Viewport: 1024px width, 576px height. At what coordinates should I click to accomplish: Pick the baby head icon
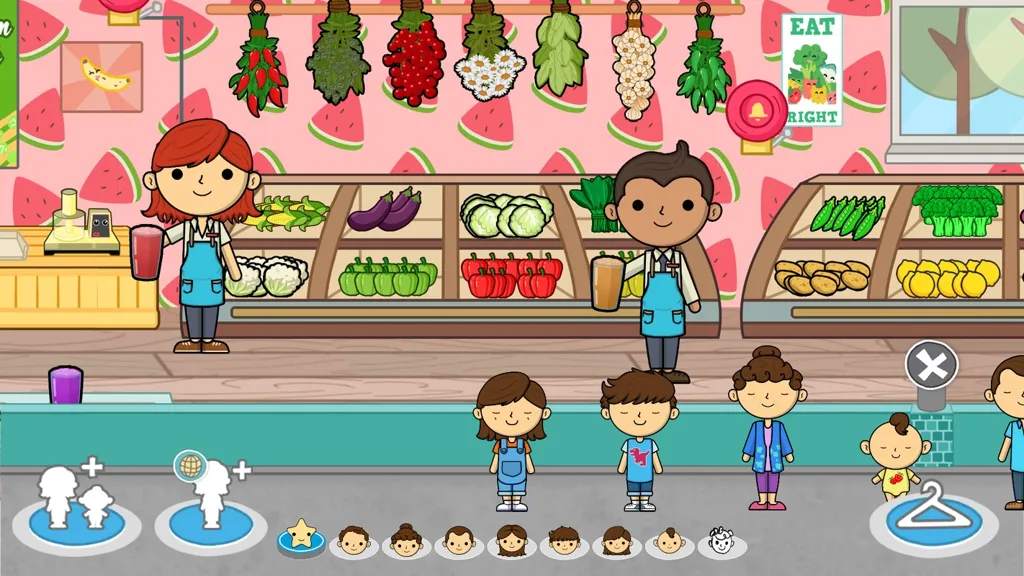[x=669, y=541]
